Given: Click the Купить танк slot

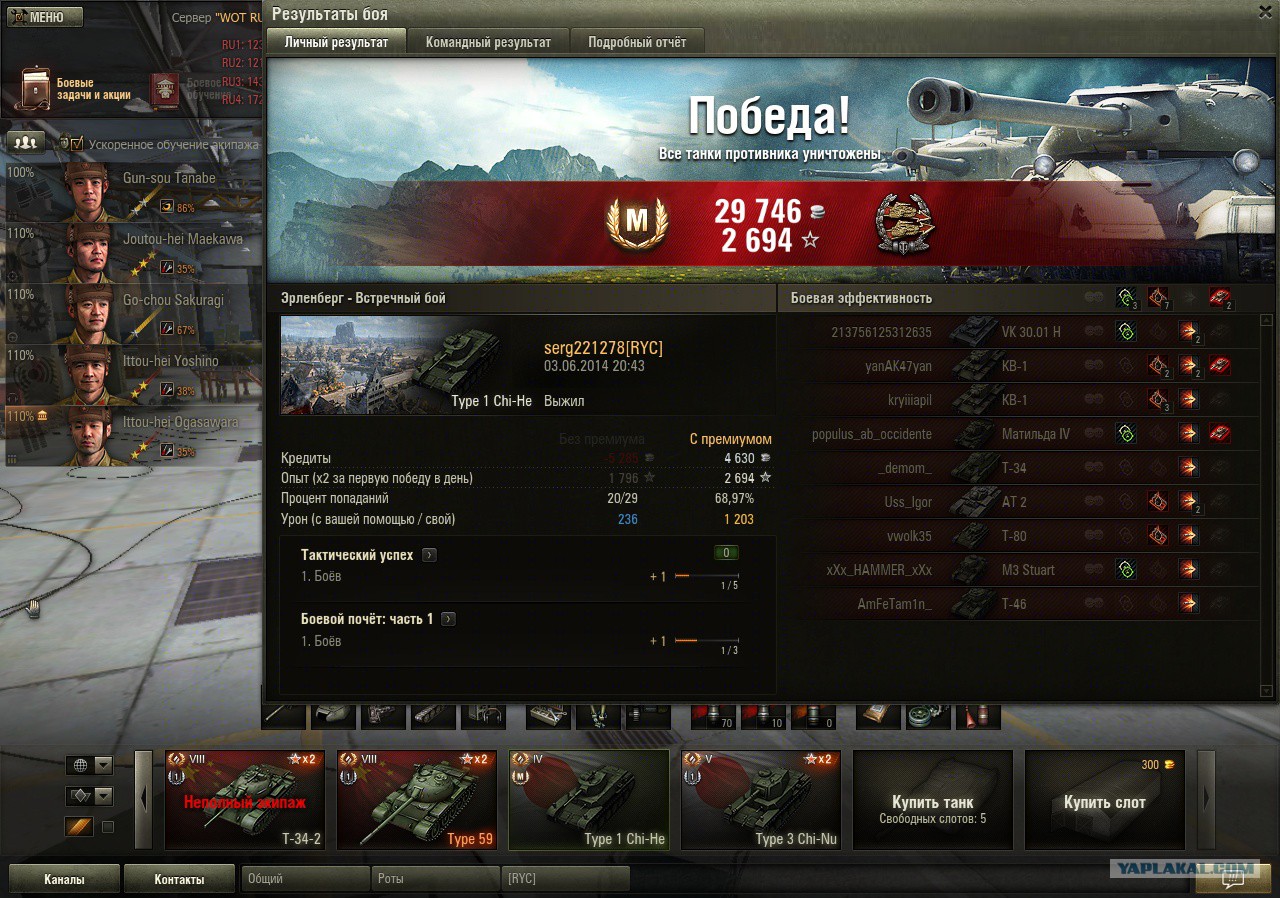Looking at the screenshot, I should click(933, 800).
